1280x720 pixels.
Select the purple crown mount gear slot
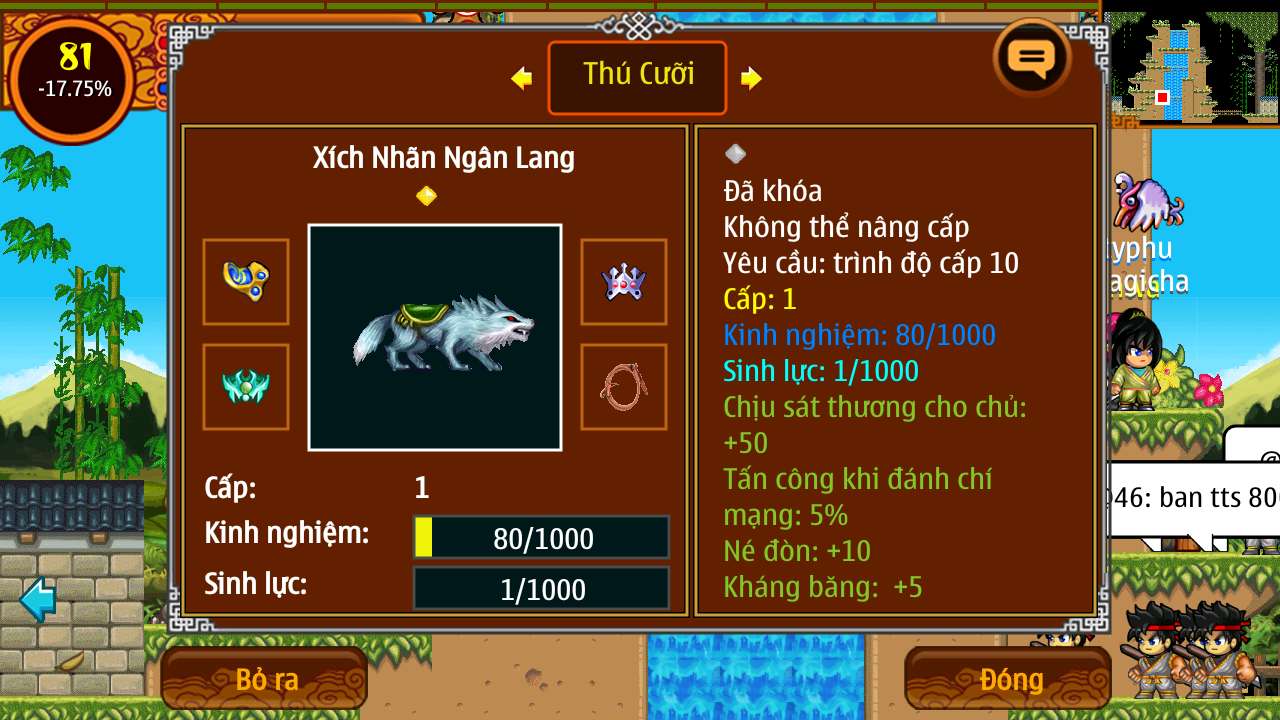pos(623,282)
